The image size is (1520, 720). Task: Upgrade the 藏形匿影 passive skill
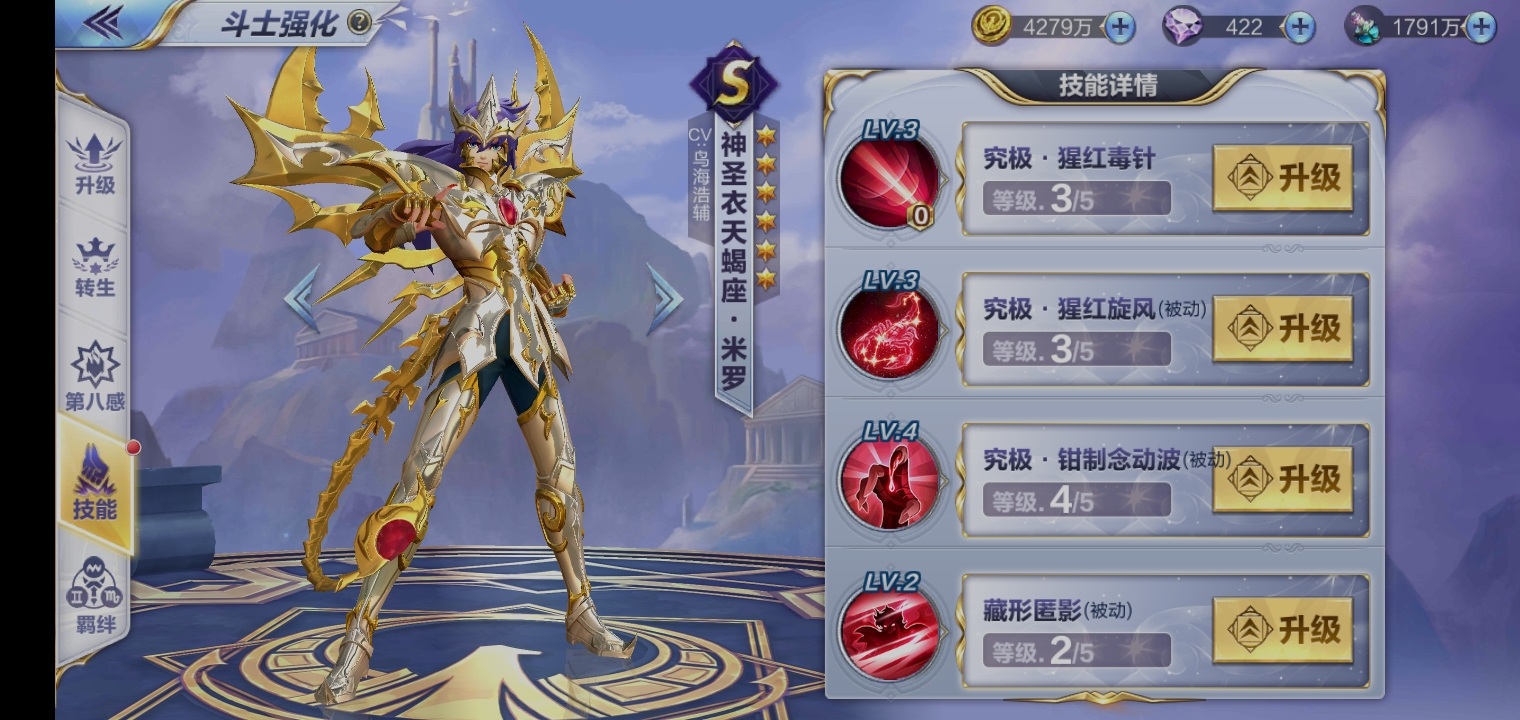click(x=1282, y=630)
